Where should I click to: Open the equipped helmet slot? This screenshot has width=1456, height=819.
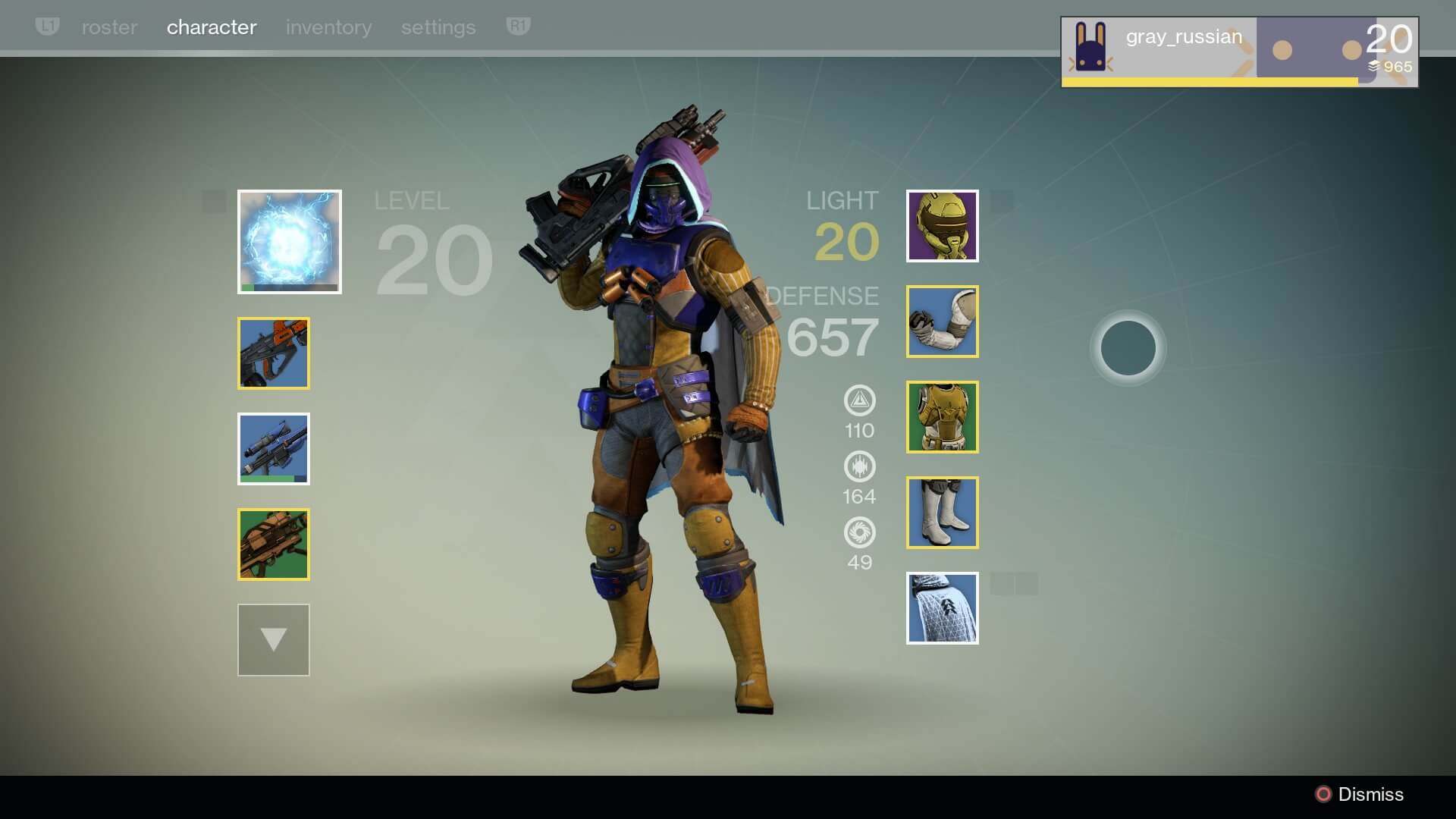point(942,226)
